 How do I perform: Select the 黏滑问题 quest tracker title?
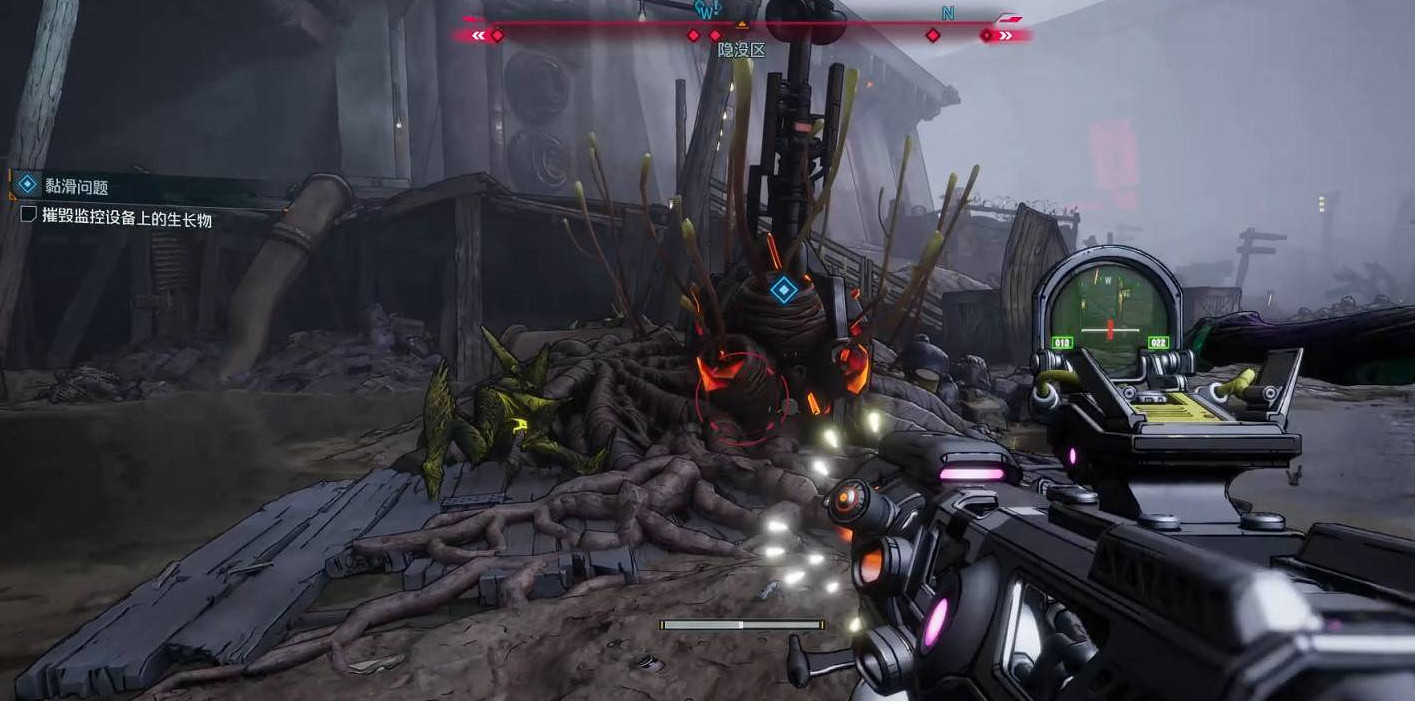pos(77,186)
